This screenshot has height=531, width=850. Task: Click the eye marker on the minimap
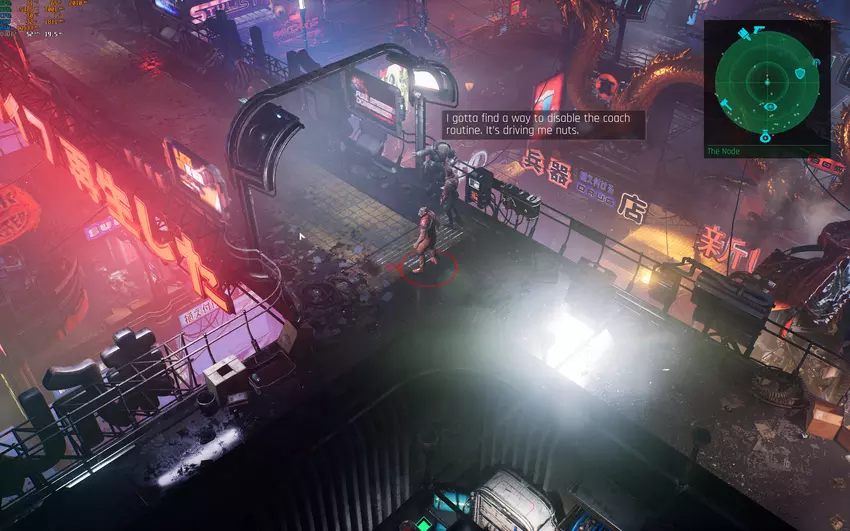770,106
